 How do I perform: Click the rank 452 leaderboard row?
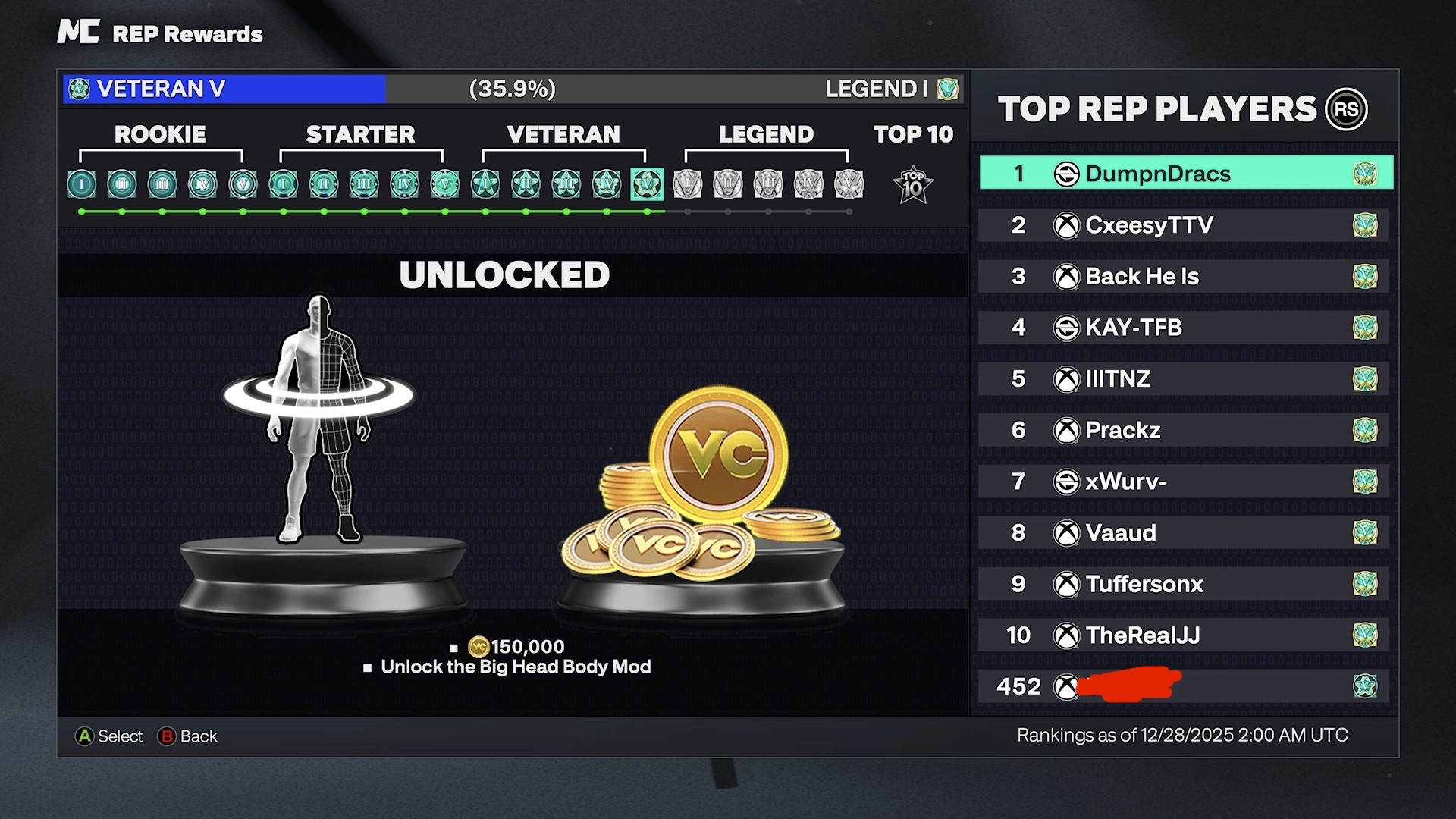click(x=1183, y=687)
